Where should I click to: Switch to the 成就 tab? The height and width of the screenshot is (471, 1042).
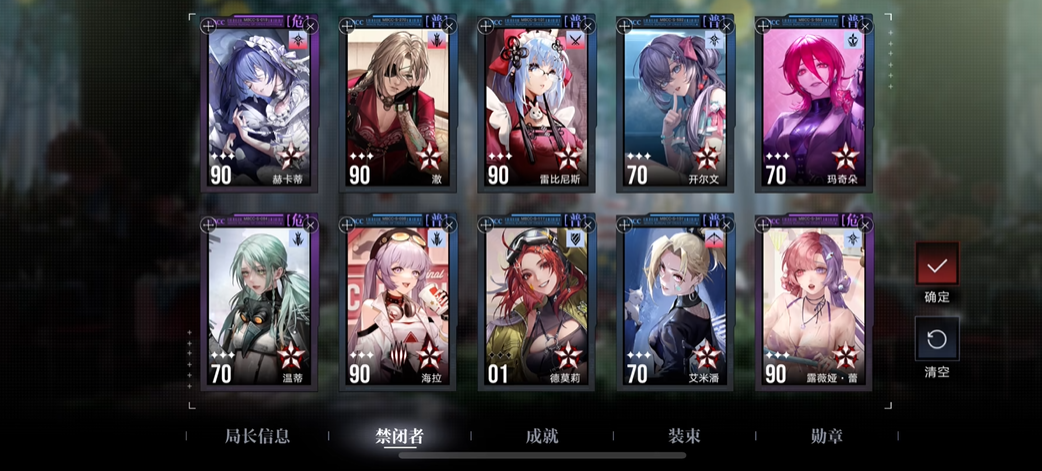541,436
